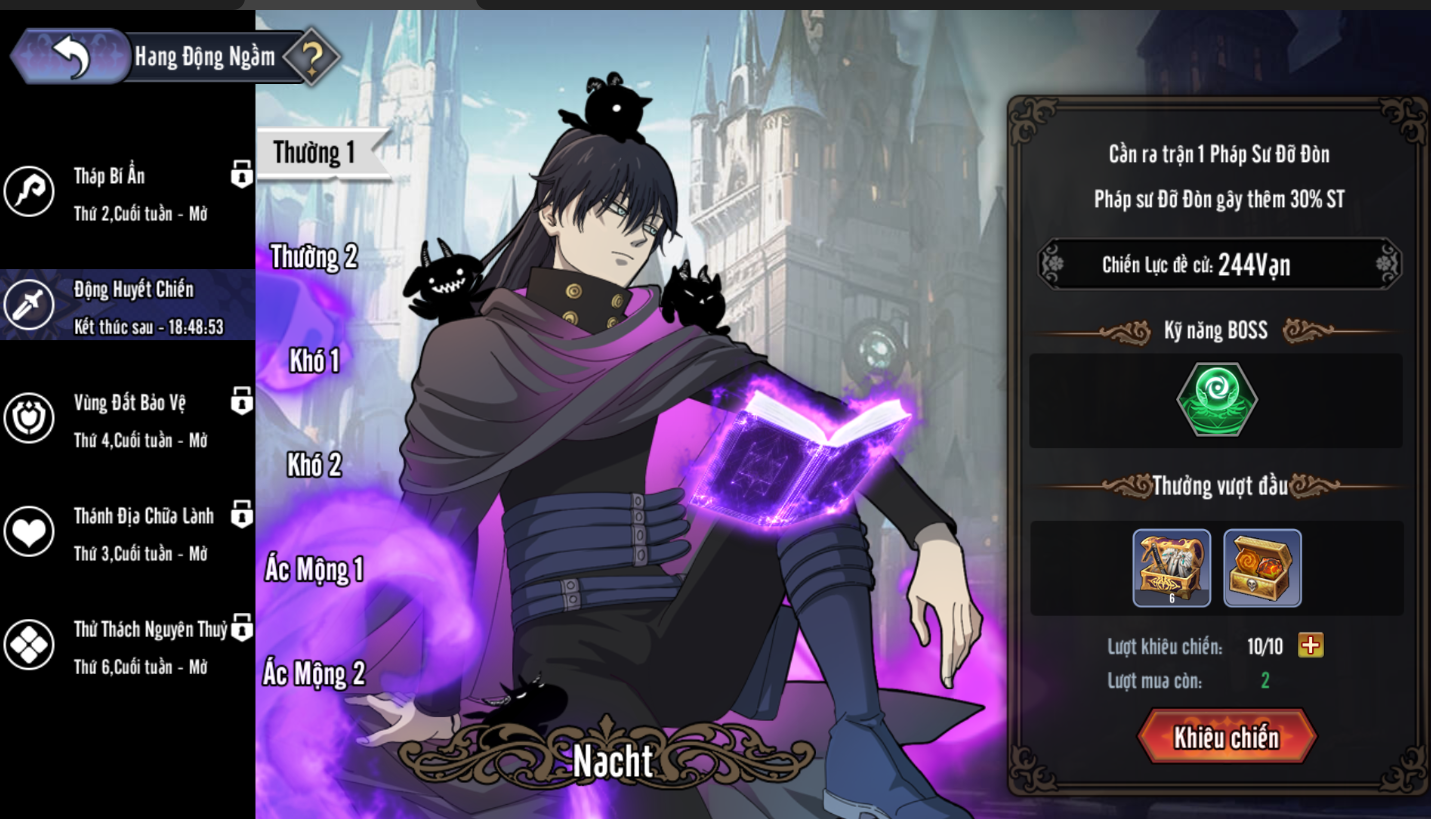View the tool chest reward with quantity 6
Screen dimensions: 1431x819
click(x=1171, y=568)
